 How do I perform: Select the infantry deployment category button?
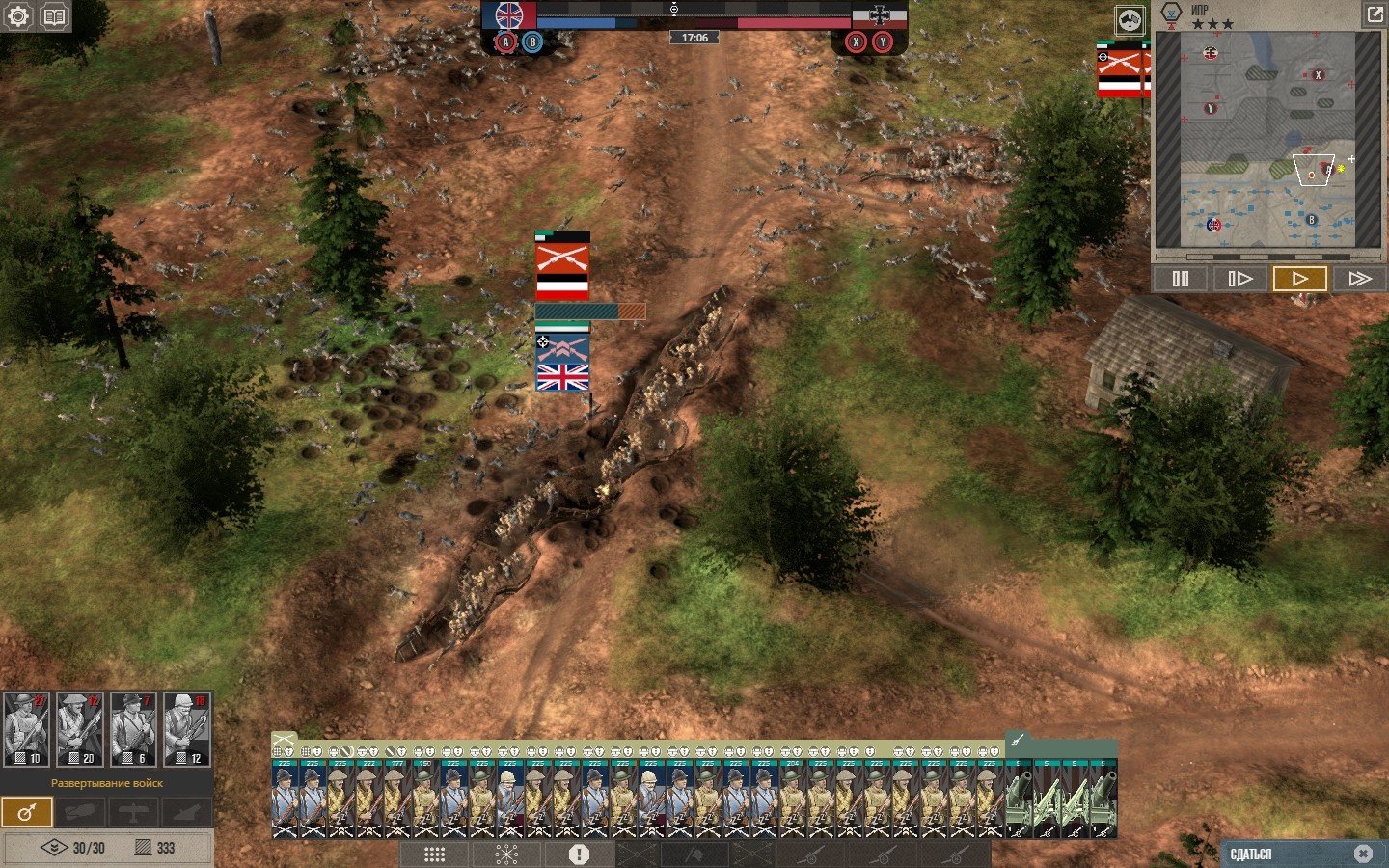tap(26, 812)
